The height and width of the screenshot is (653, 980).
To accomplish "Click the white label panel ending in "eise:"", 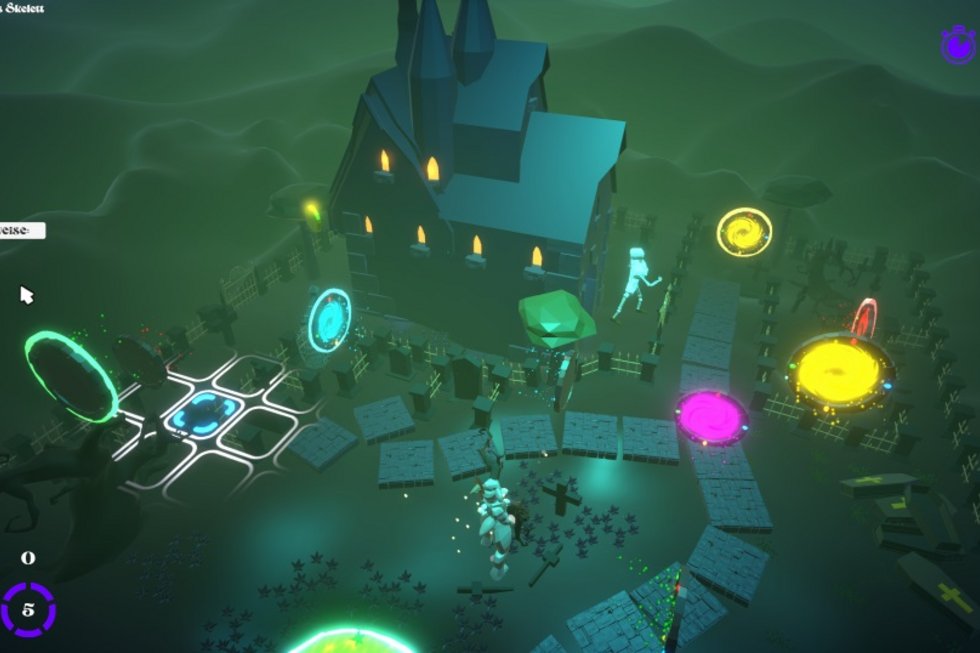I will coord(22,230).
